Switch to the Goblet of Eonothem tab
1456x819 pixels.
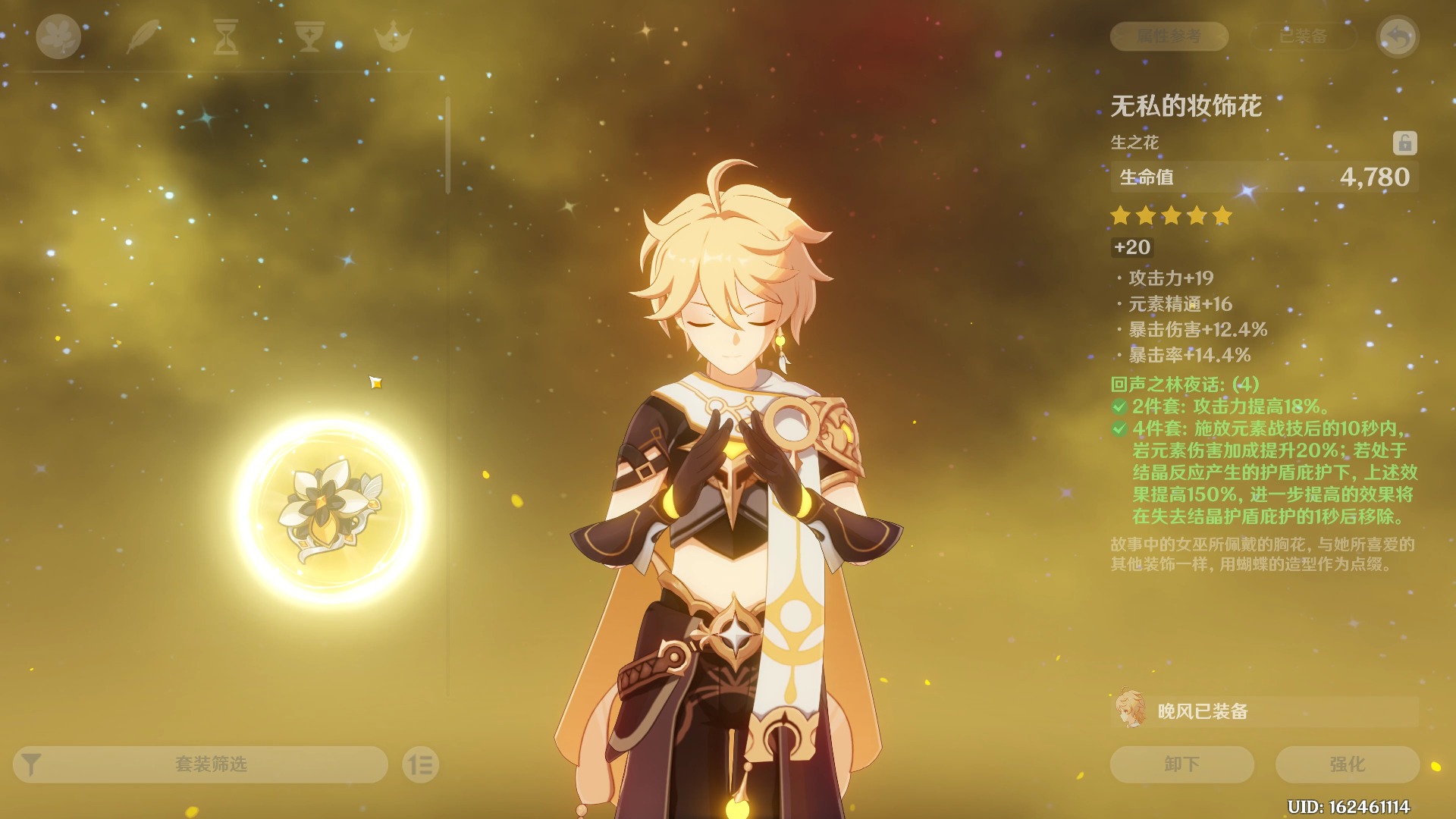coord(309,36)
